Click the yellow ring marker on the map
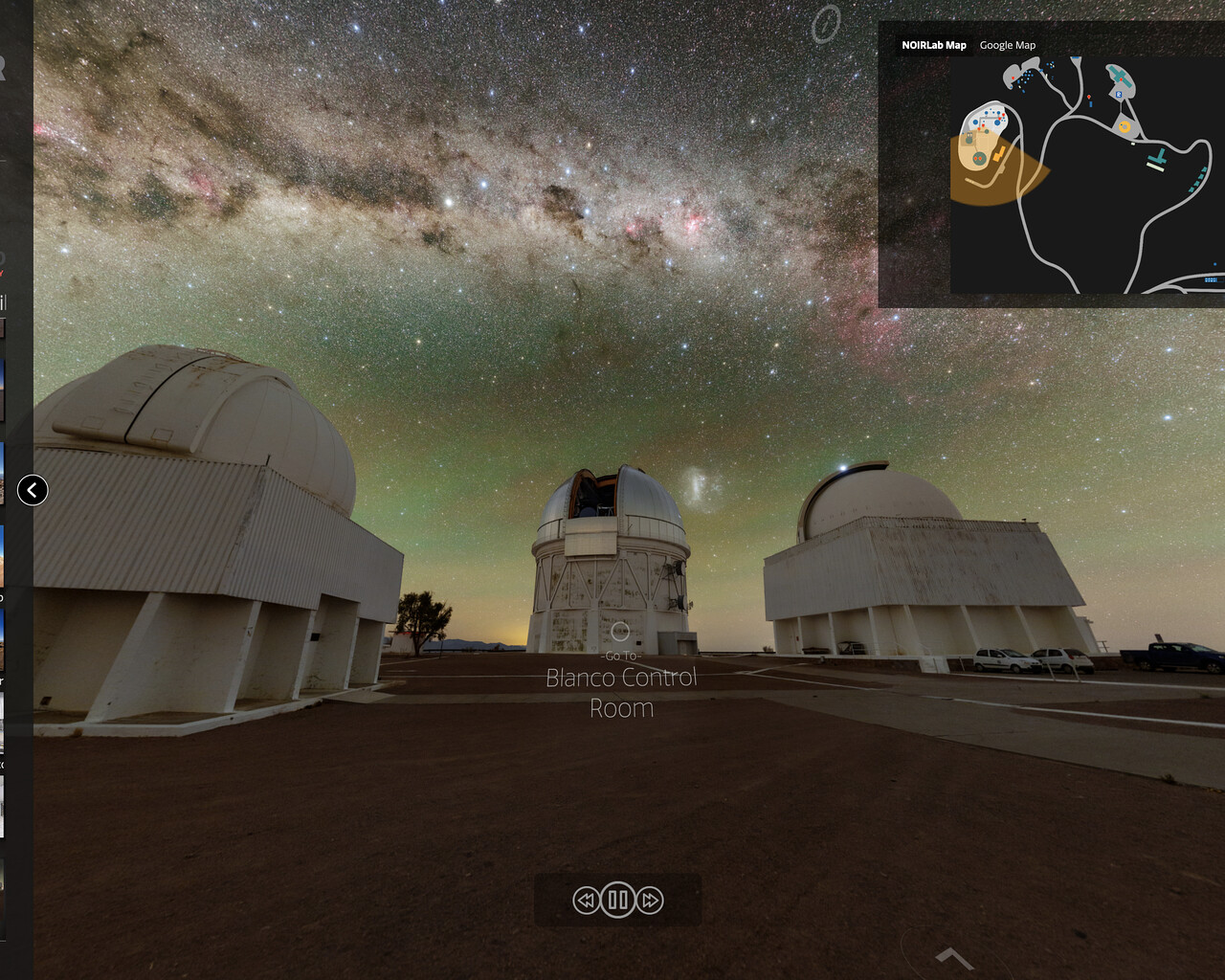 tap(1125, 126)
